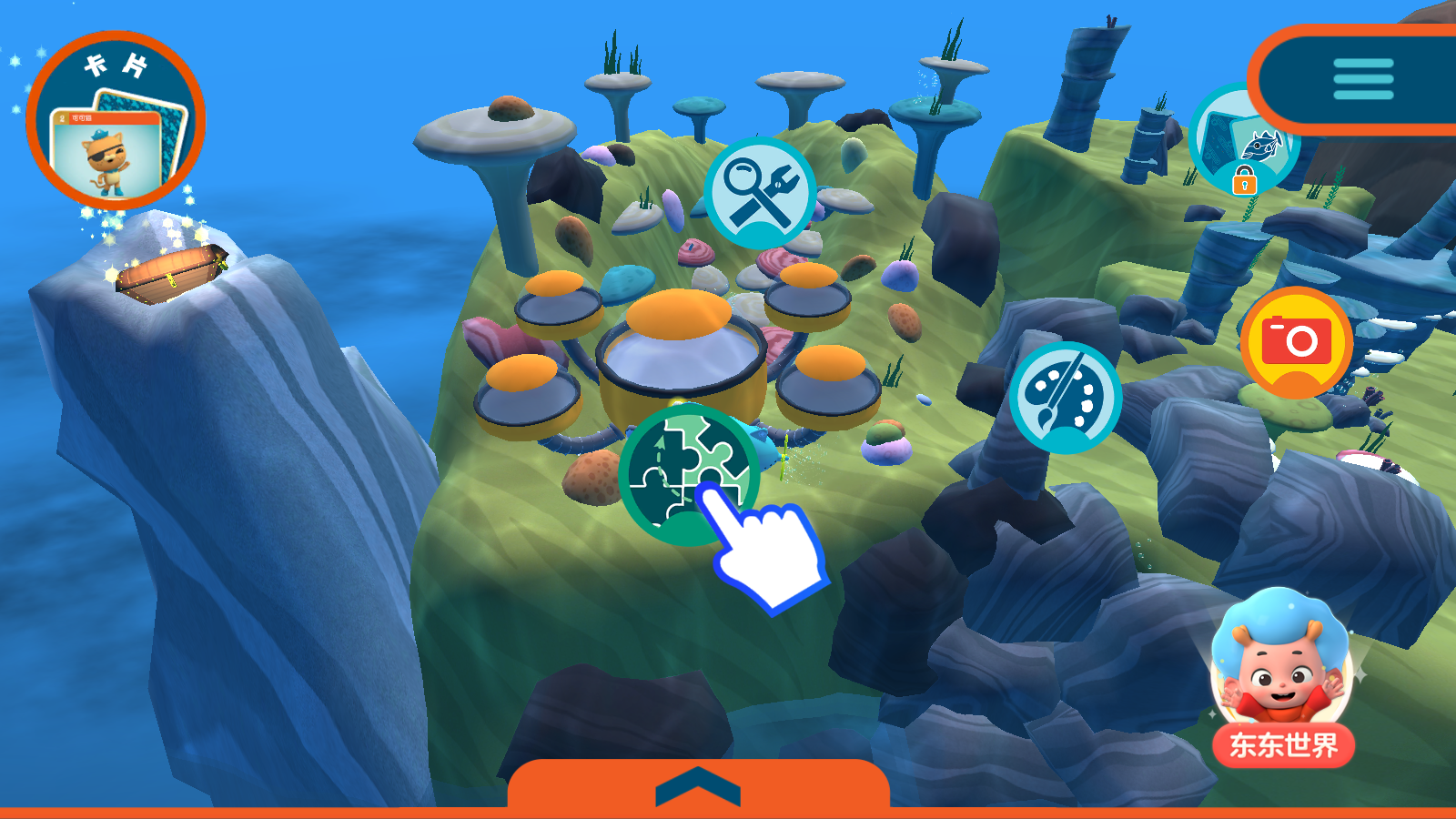Select the paint palette activity

point(1065,397)
